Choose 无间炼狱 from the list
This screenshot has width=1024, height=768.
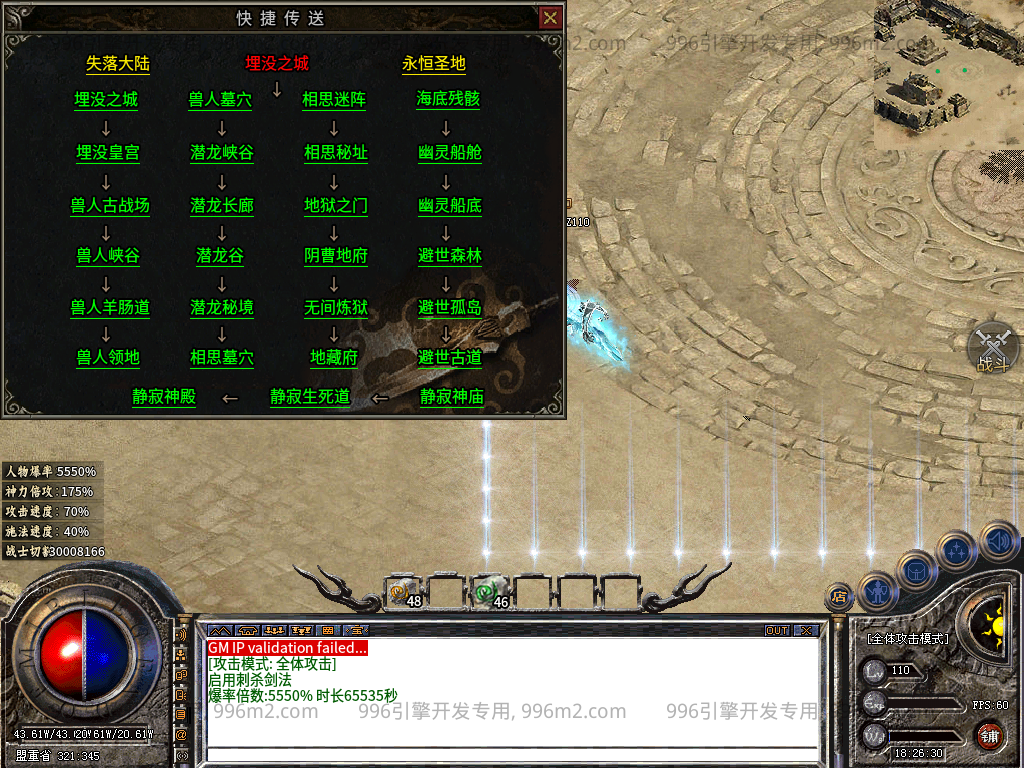point(336,308)
